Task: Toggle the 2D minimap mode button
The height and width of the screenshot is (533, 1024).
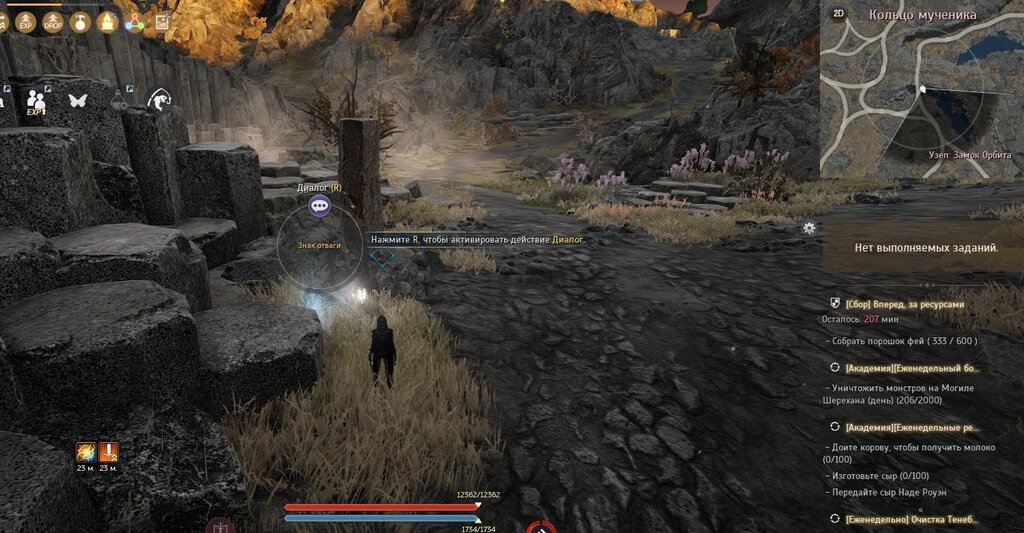Action: [838, 15]
